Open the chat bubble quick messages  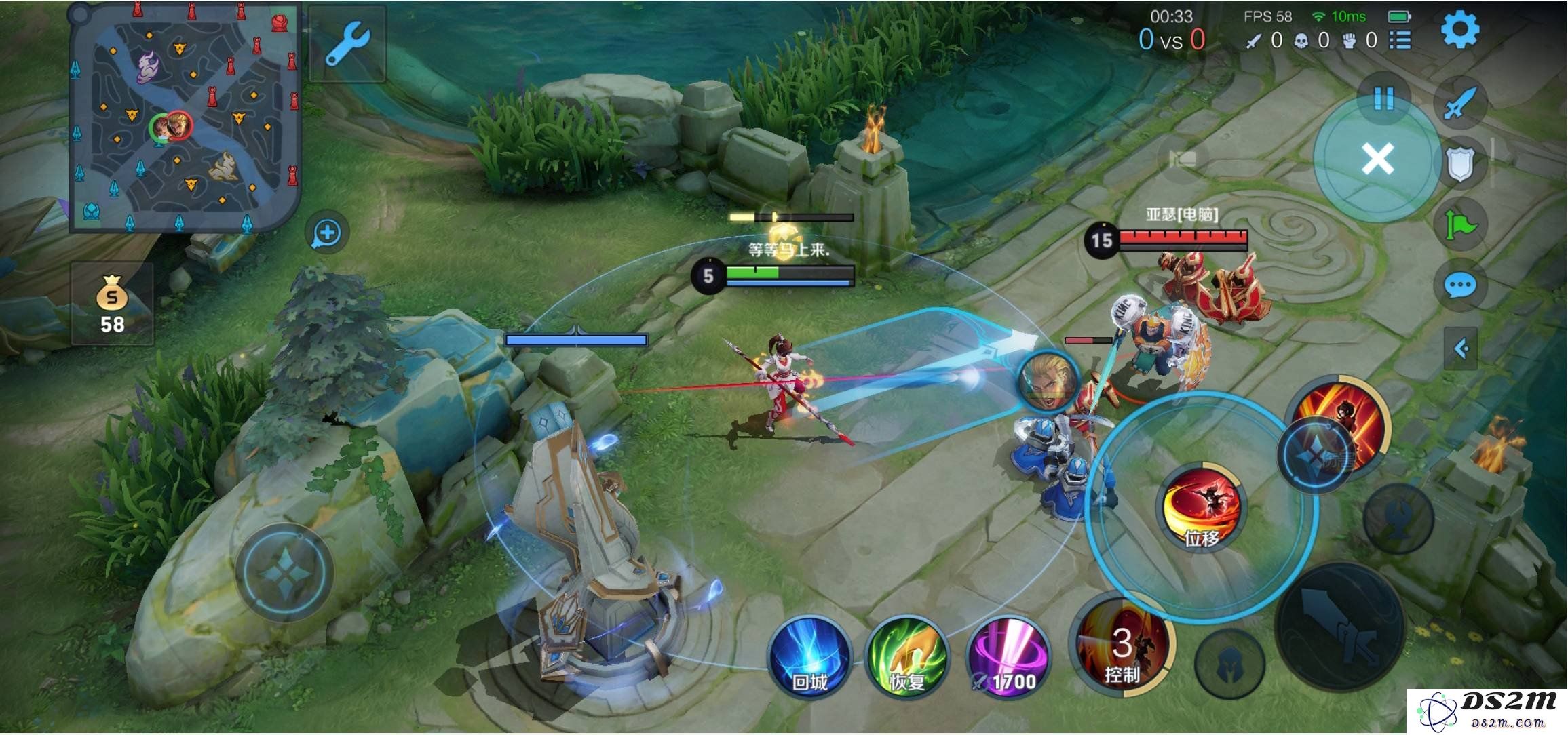pyautogui.click(x=1460, y=285)
